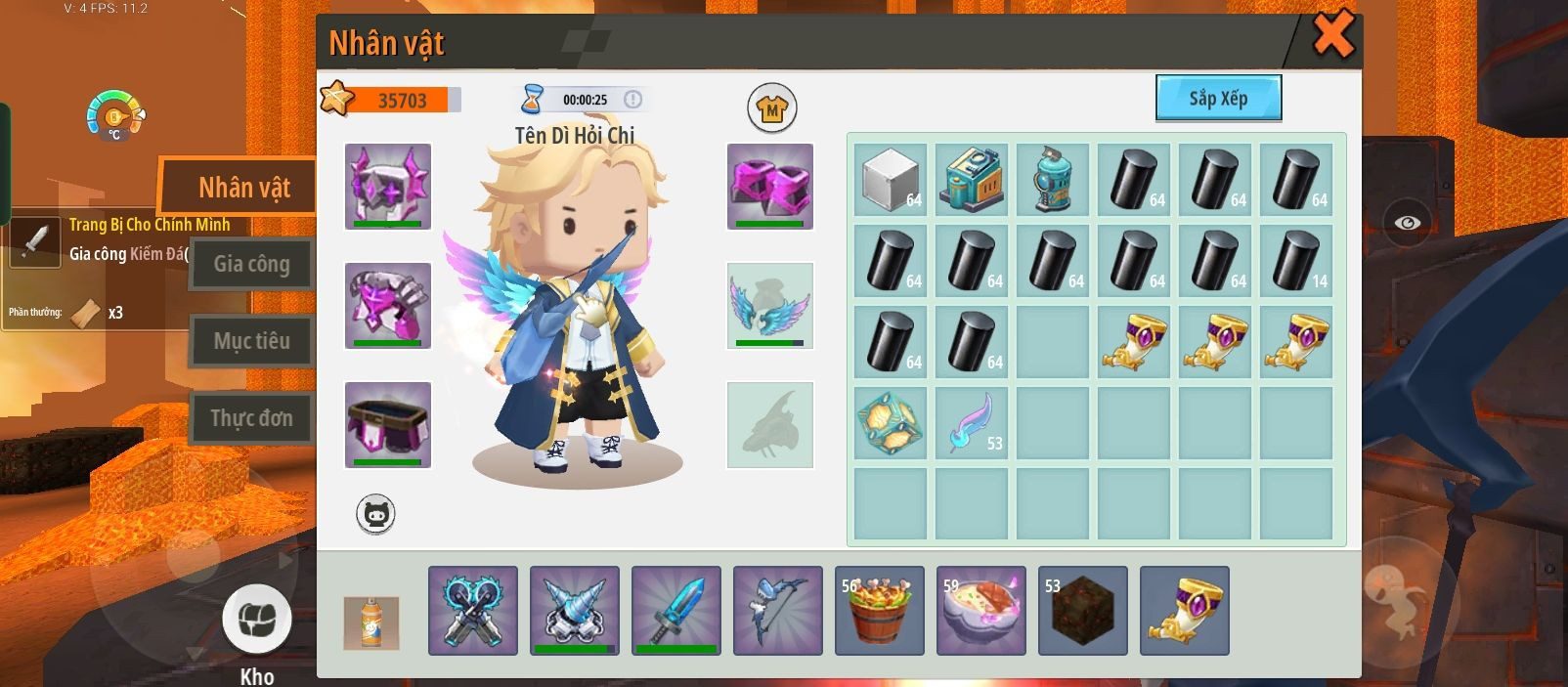Screen dimensions: 1568x687
Task: Open the outfit shirt icon button
Action: [x=772, y=108]
